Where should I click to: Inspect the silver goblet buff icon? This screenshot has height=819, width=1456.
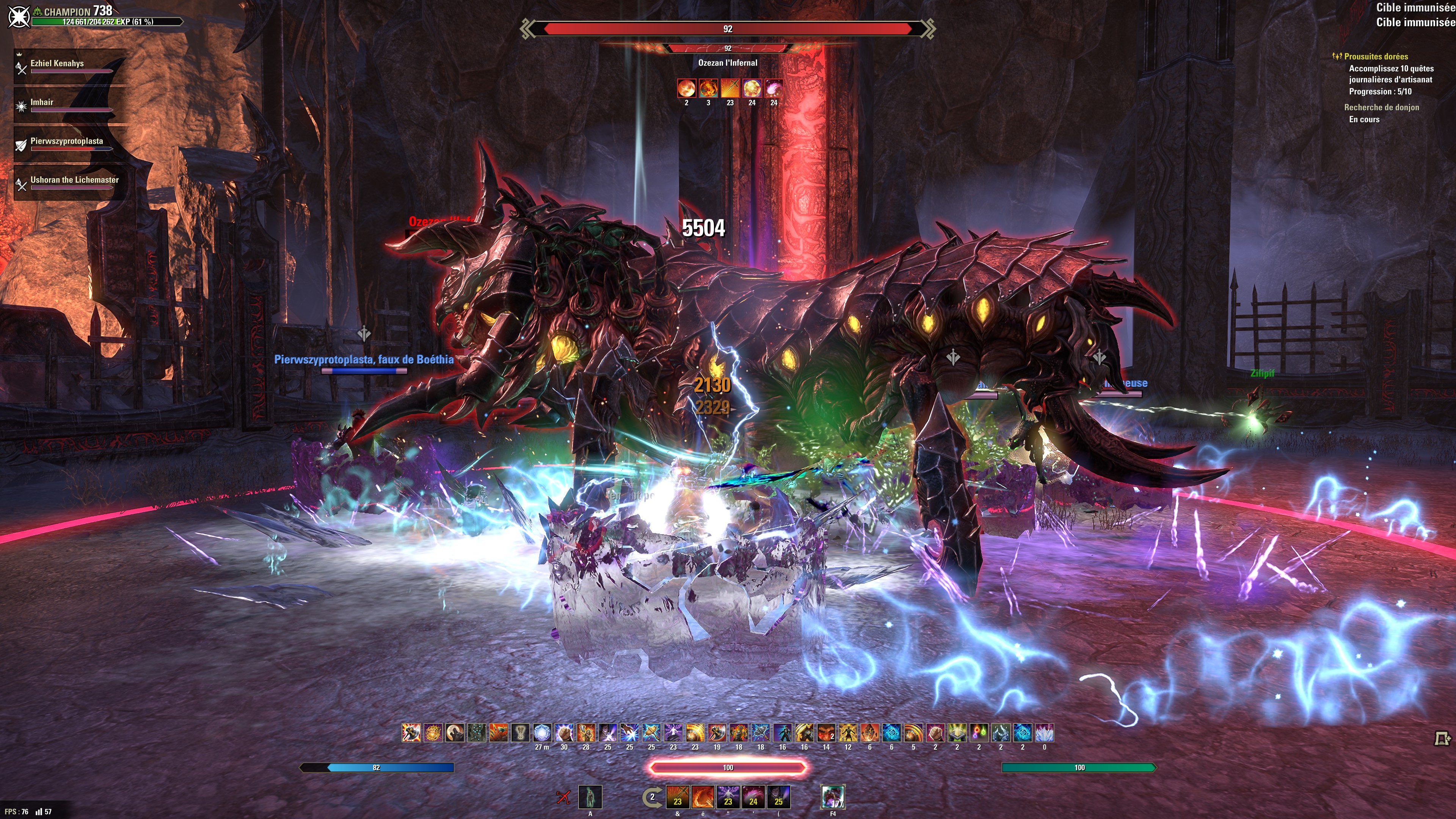(520, 733)
